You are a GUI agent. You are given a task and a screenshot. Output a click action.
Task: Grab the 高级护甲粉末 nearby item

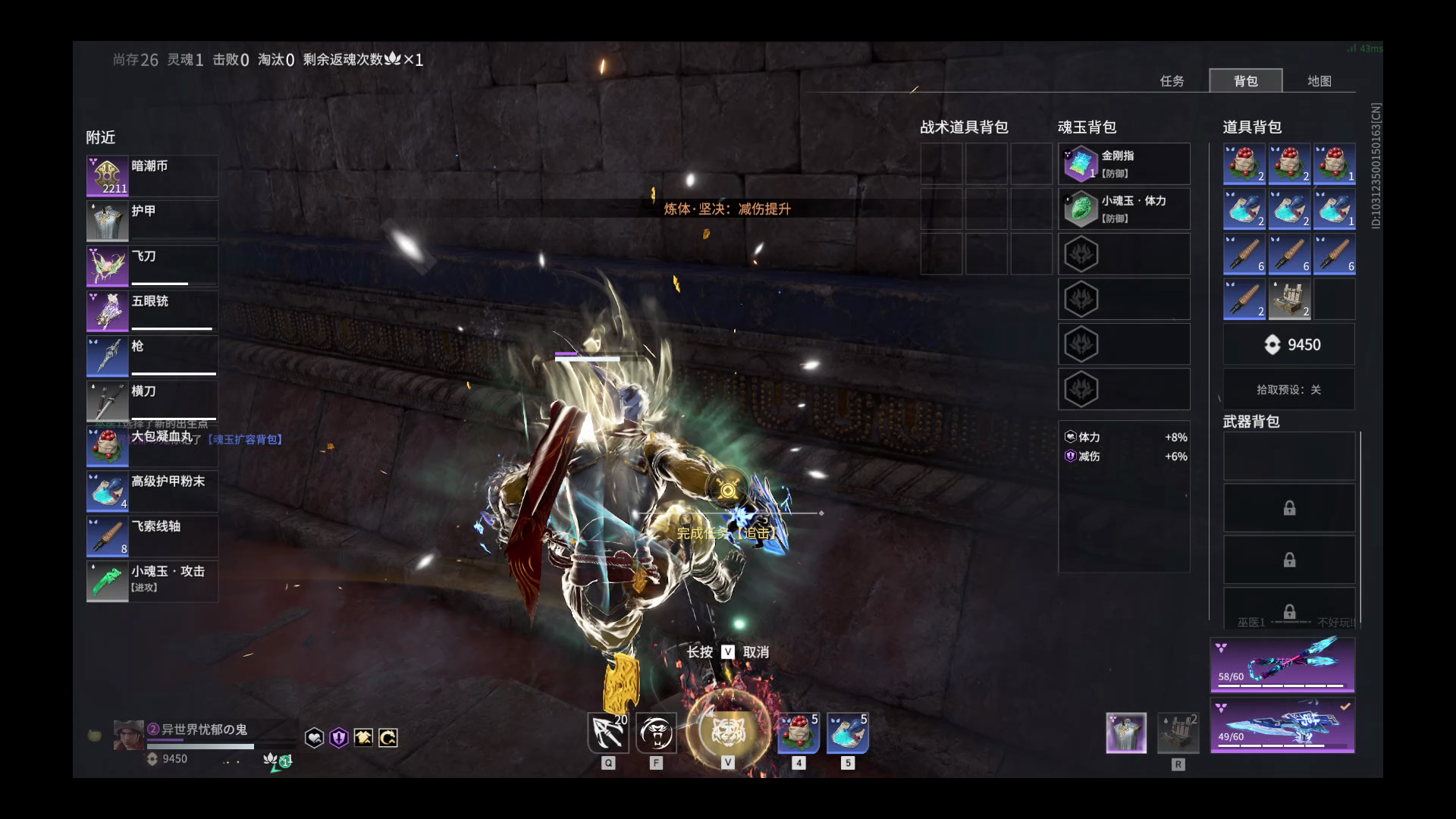(x=152, y=491)
